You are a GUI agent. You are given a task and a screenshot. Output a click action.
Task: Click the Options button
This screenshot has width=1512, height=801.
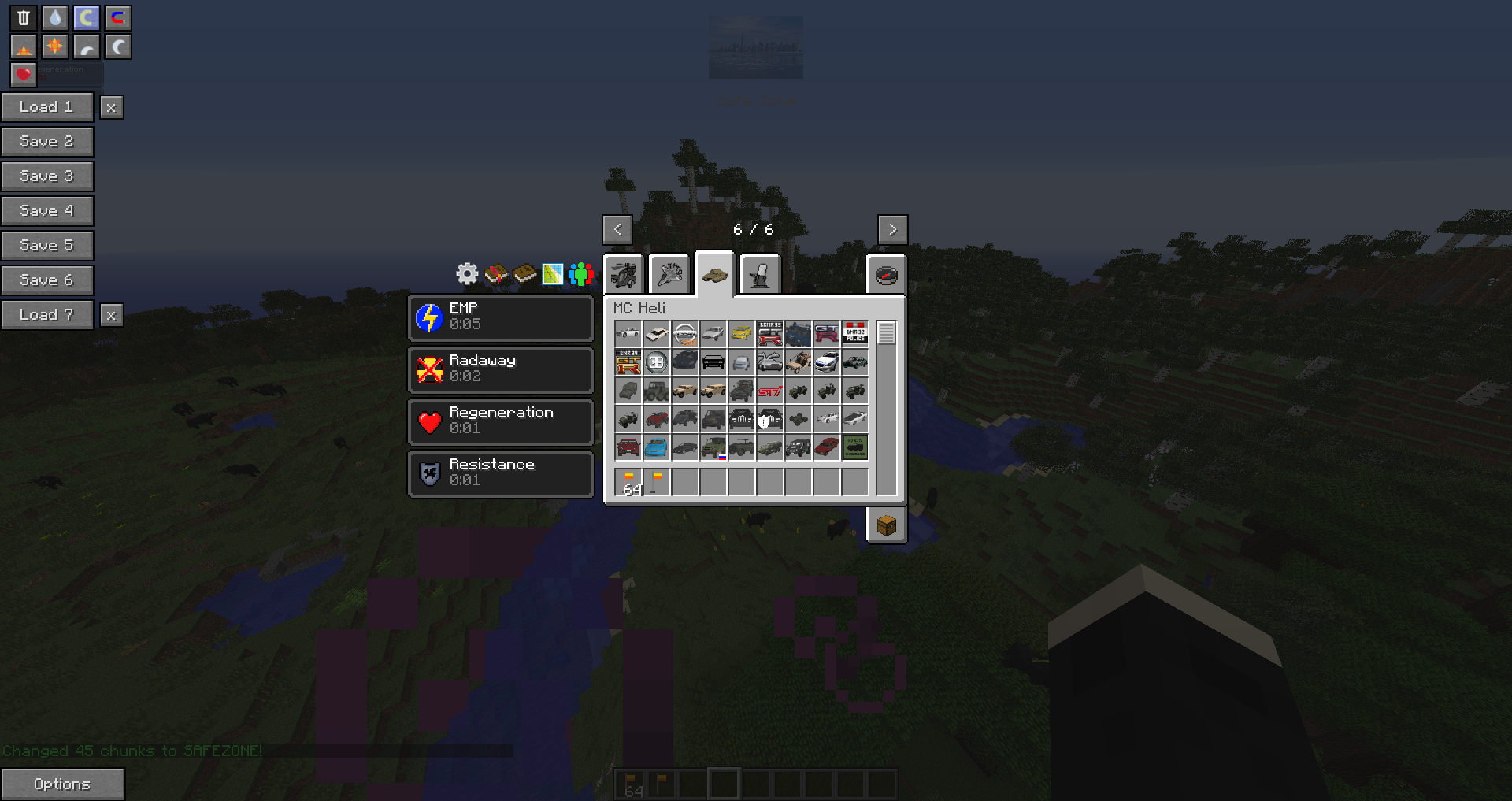(63, 784)
